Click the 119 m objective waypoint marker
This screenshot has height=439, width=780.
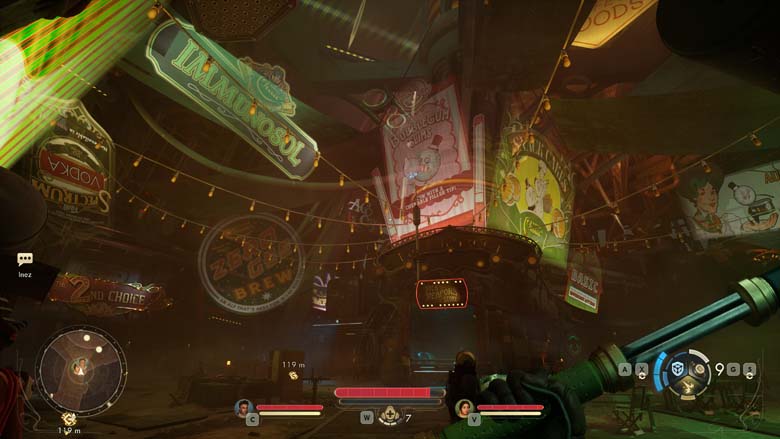pos(293,375)
